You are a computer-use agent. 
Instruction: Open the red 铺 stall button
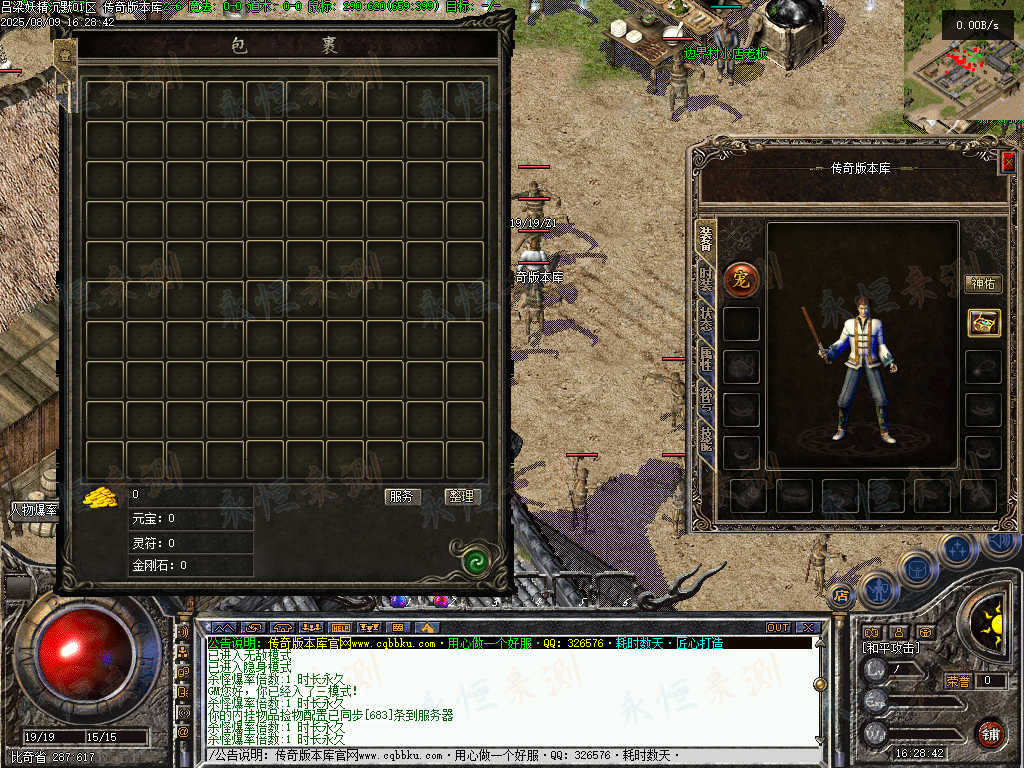[x=990, y=732]
